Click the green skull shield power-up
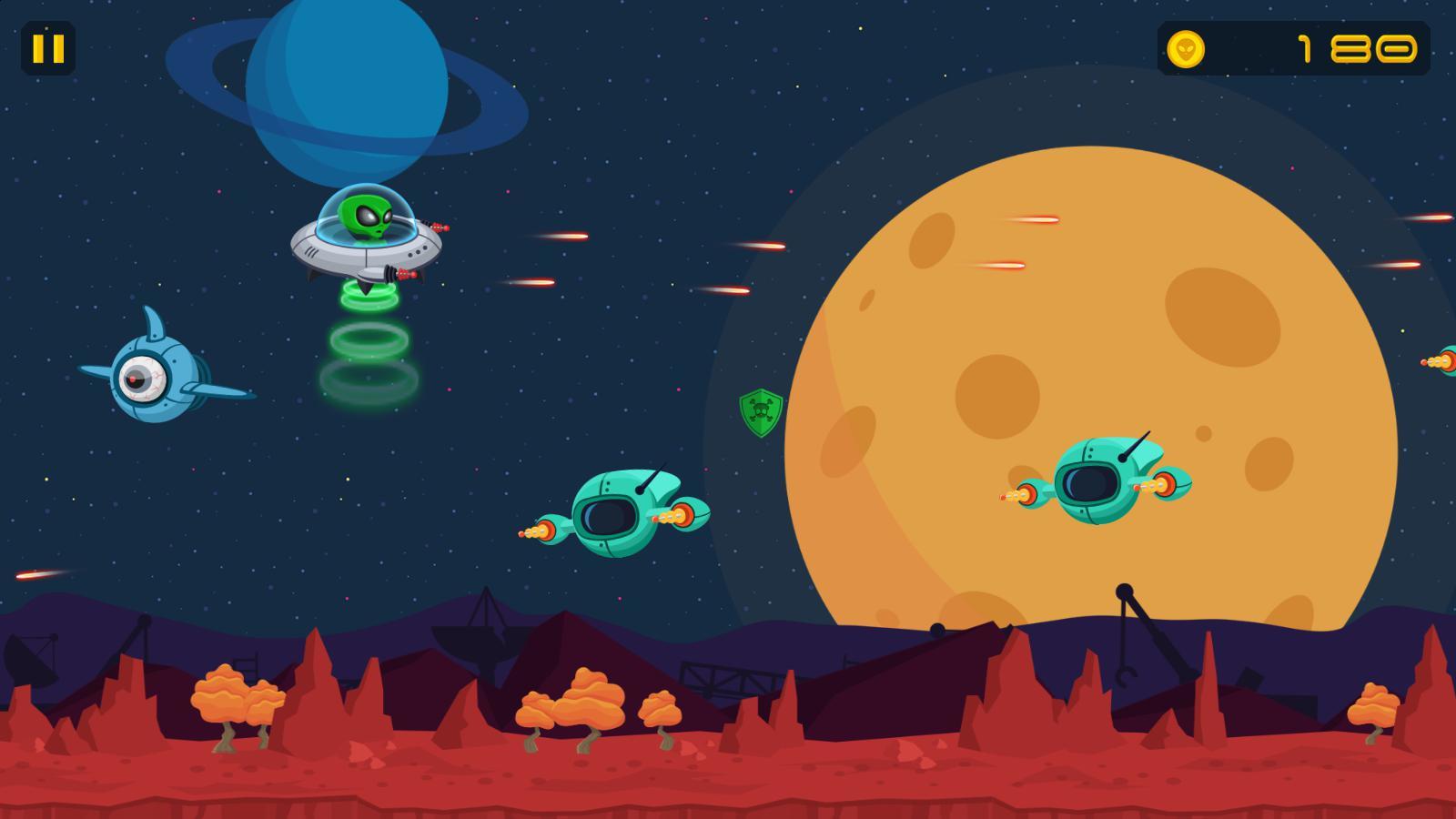 click(761, 413)
